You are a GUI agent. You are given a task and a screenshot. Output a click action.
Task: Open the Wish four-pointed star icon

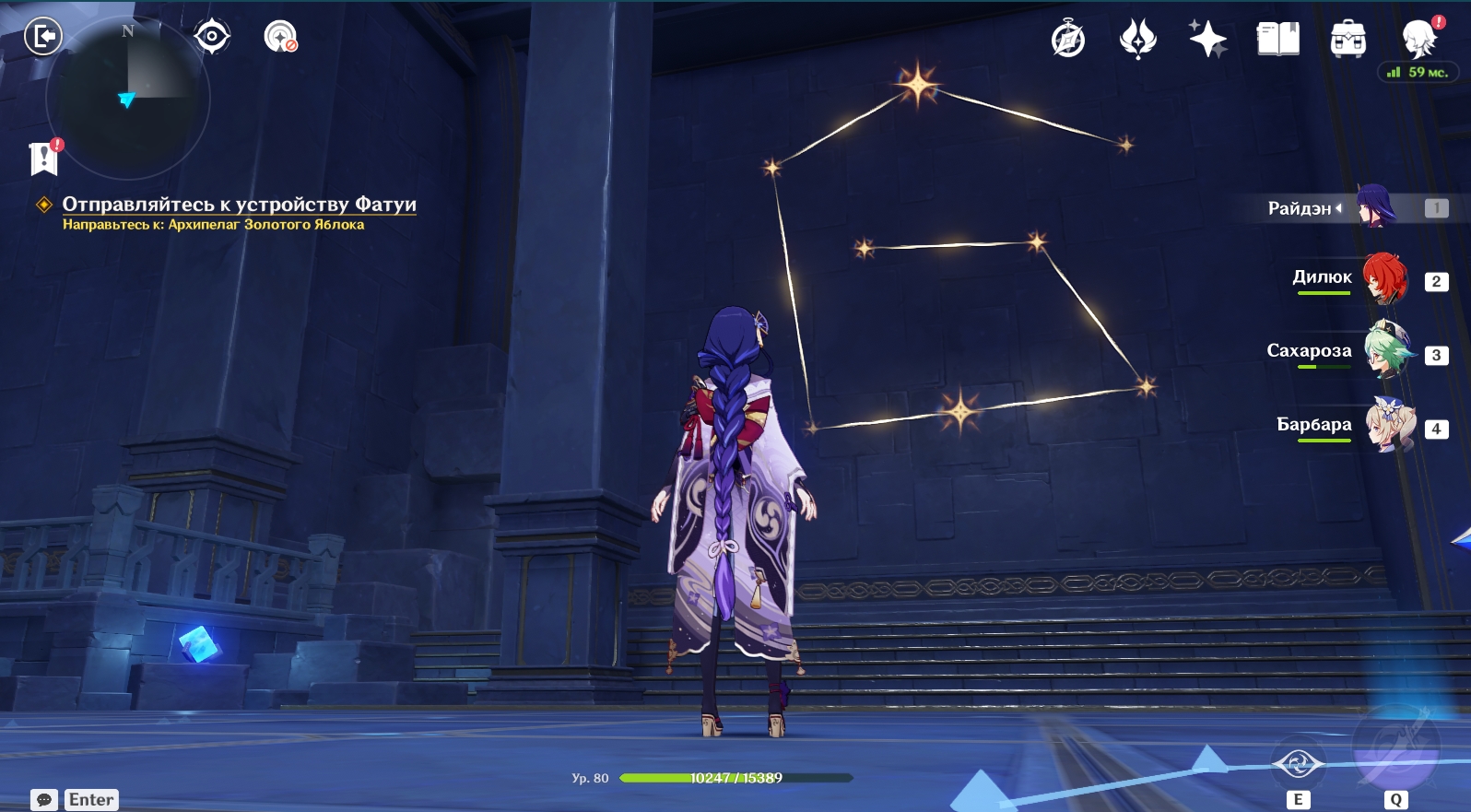[1207, 40]
